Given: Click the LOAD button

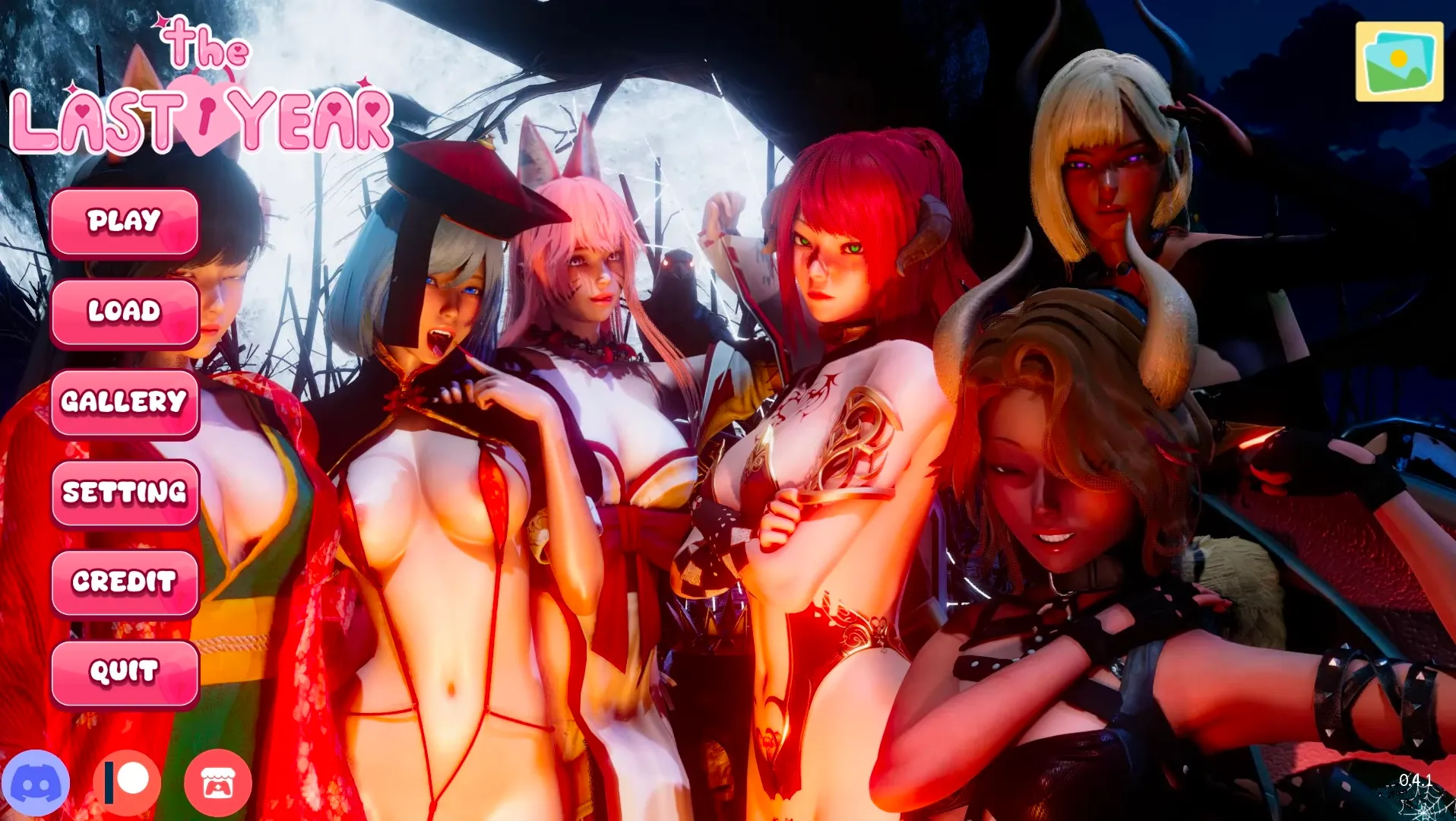Looking at the screenshot, I should [125, 312].
